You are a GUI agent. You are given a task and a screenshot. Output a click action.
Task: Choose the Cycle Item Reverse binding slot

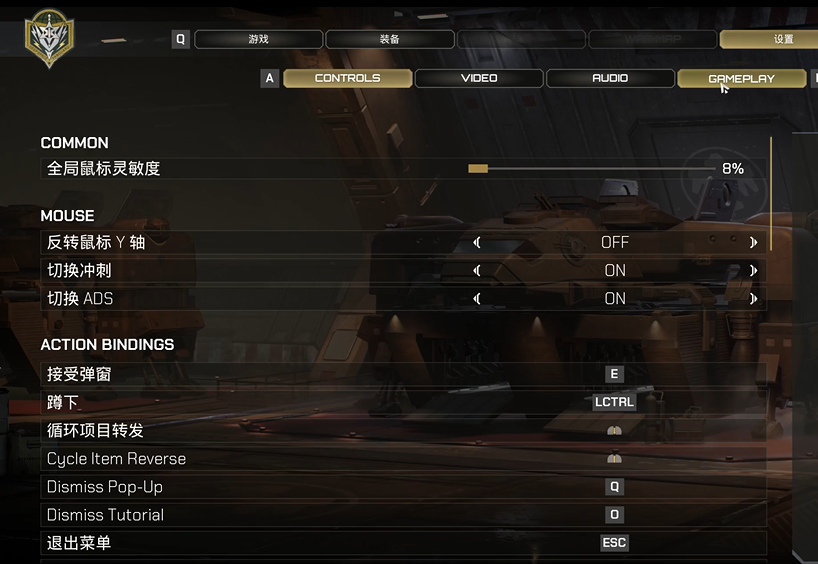click(x=614, y=458)
